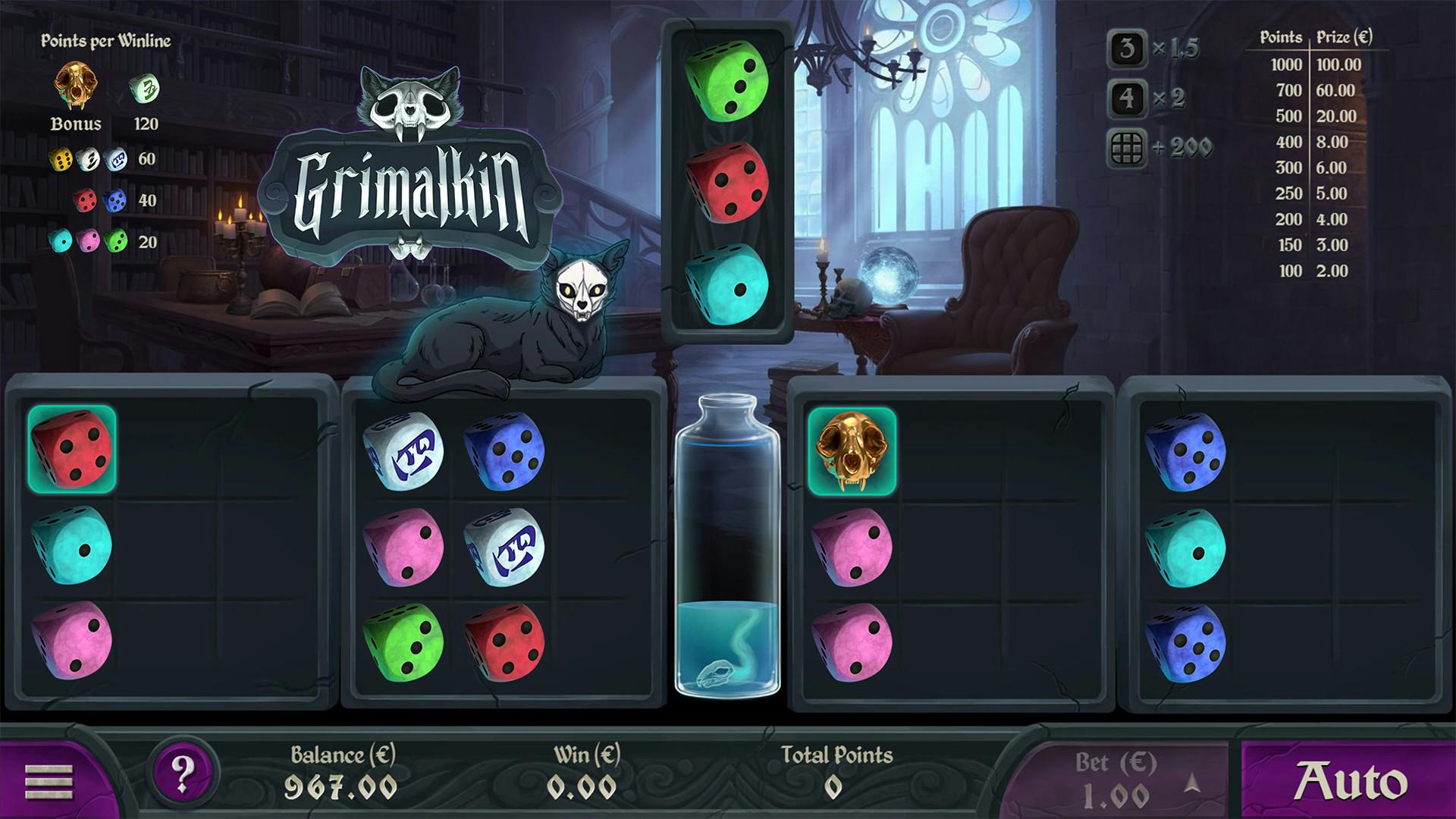Image resolution: width=1456 pixels, height=819 pixels.
Task: Raise the bet with the arrow
Action: click(x=1192, y=782)
